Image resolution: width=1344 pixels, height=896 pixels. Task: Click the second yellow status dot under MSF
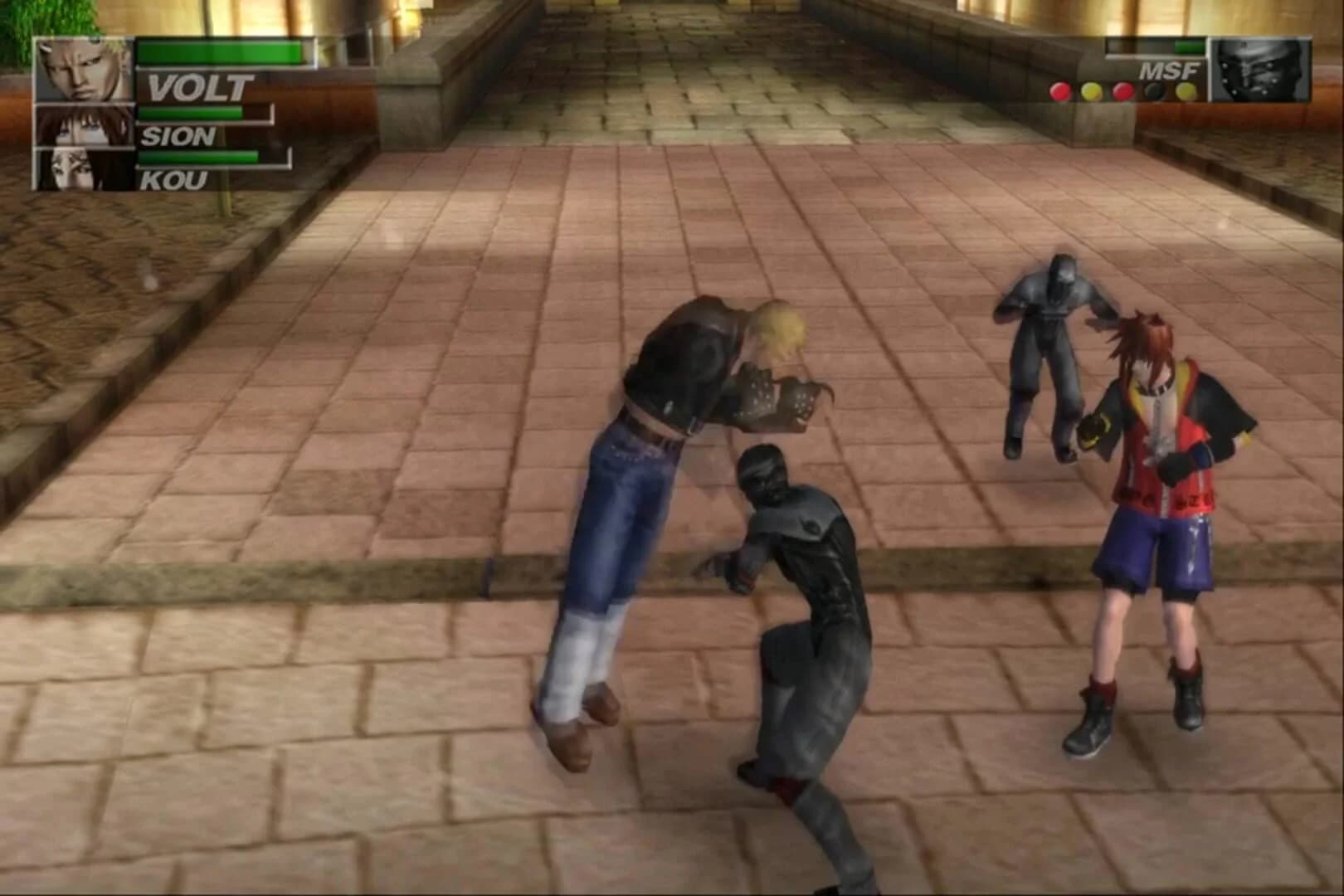pos(1093,90)
